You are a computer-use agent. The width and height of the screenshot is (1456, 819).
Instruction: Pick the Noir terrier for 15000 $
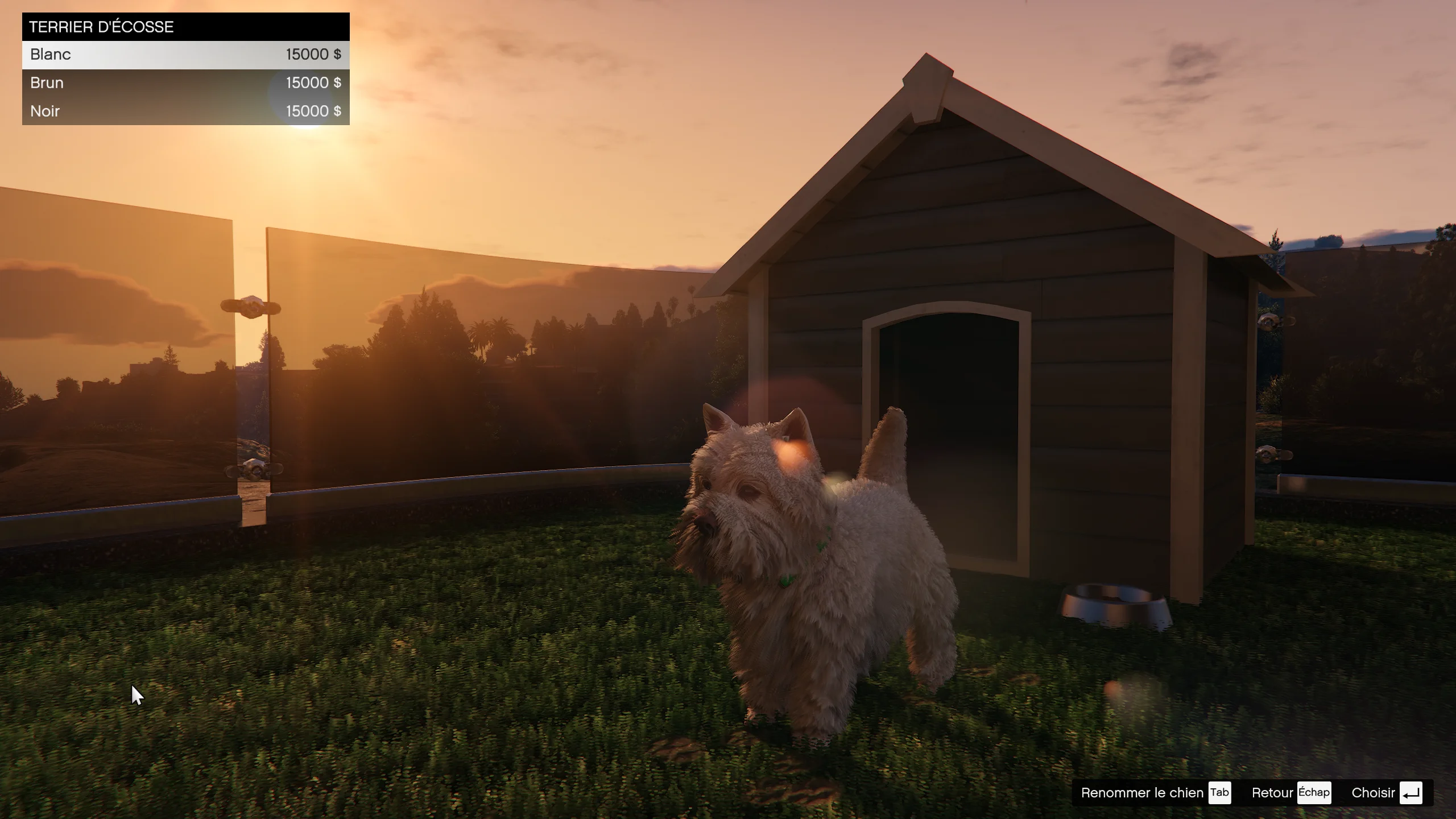point(185,111)
